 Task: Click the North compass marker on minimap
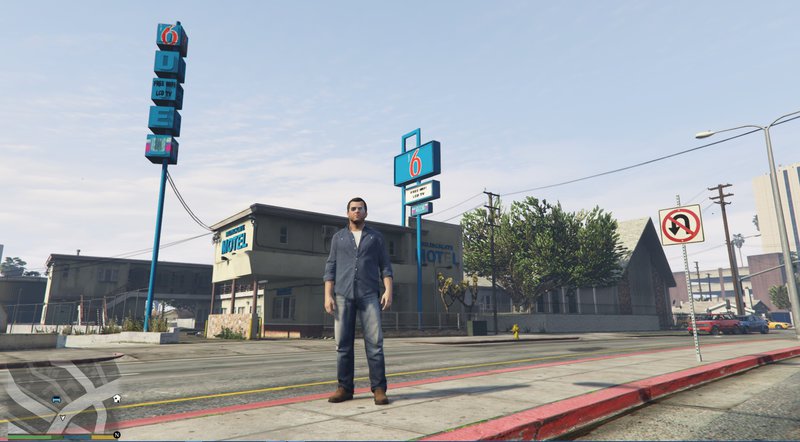[x=117, y=435]
